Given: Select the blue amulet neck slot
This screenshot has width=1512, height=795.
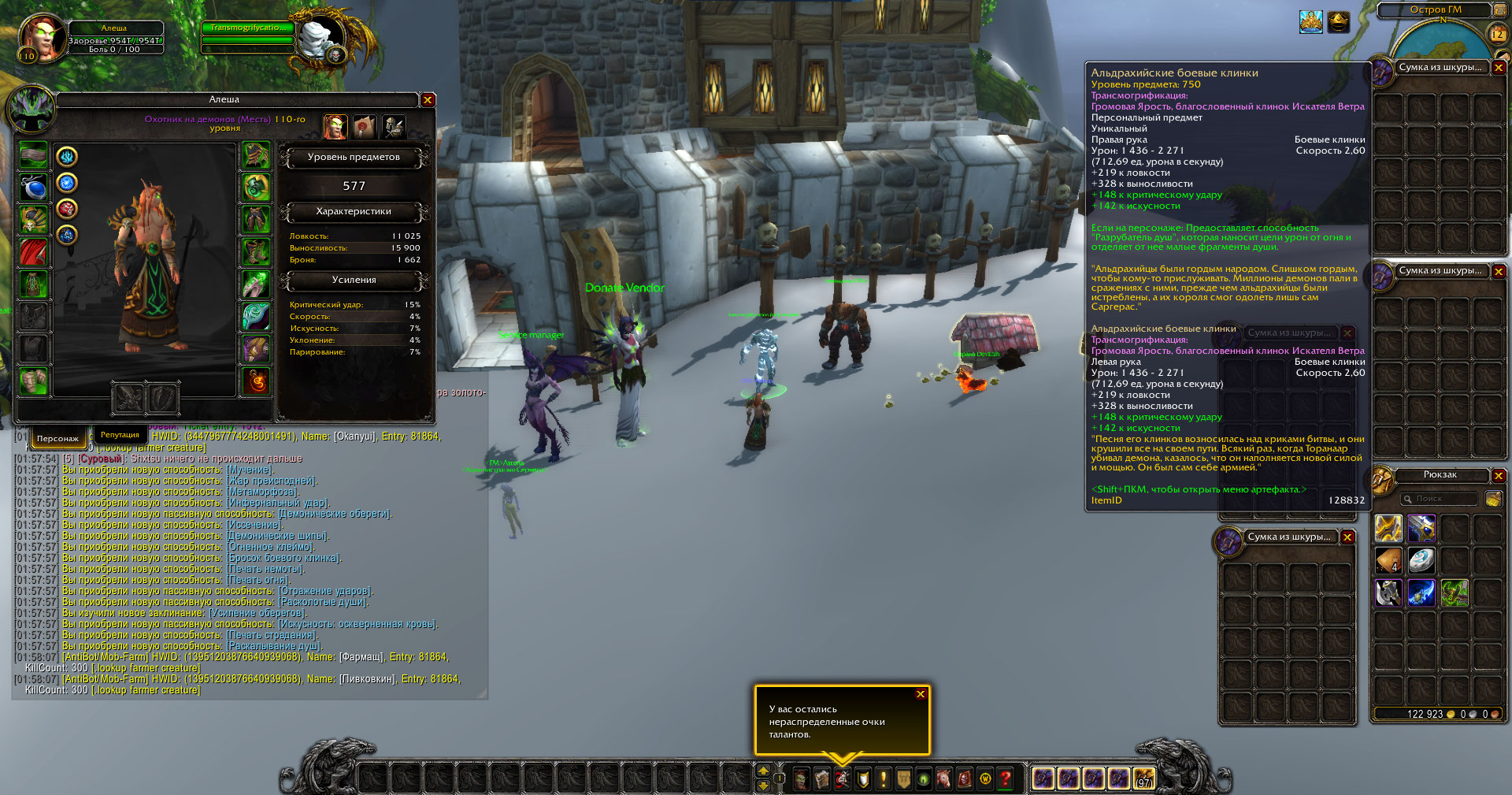Looking at the screenshot, I should coord(33,188).
